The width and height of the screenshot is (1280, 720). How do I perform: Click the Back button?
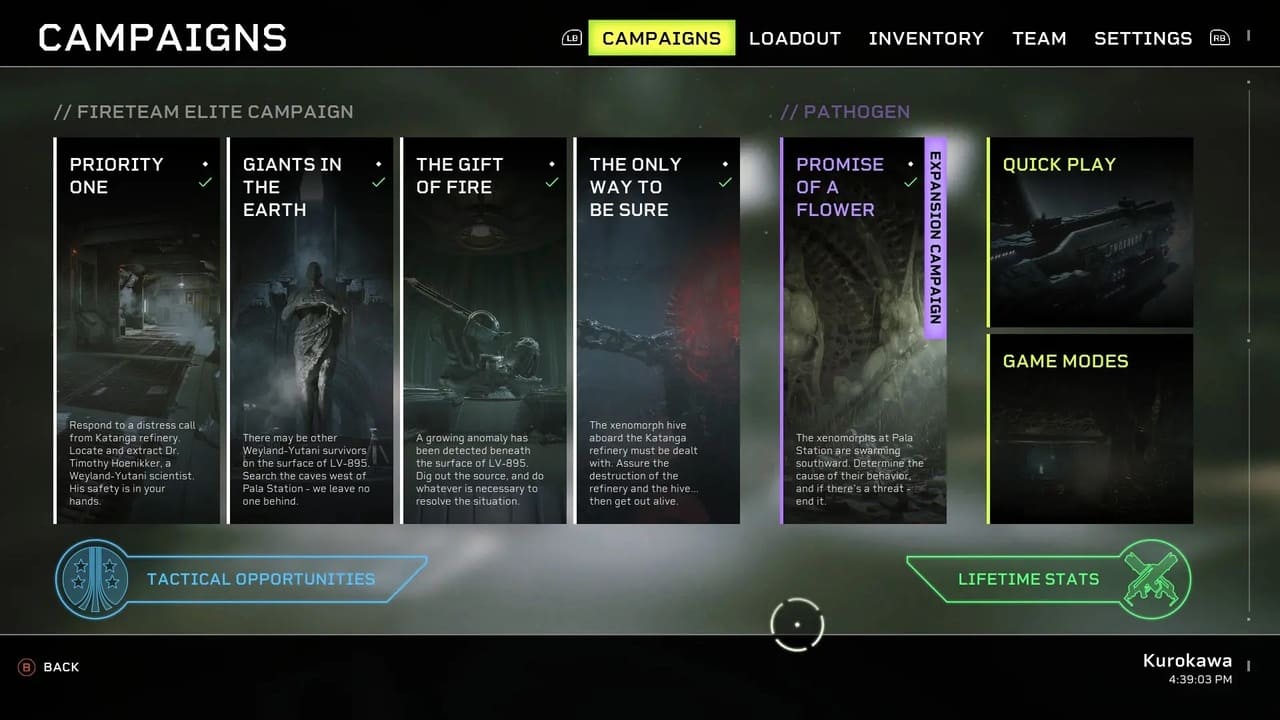click(50, 667)
